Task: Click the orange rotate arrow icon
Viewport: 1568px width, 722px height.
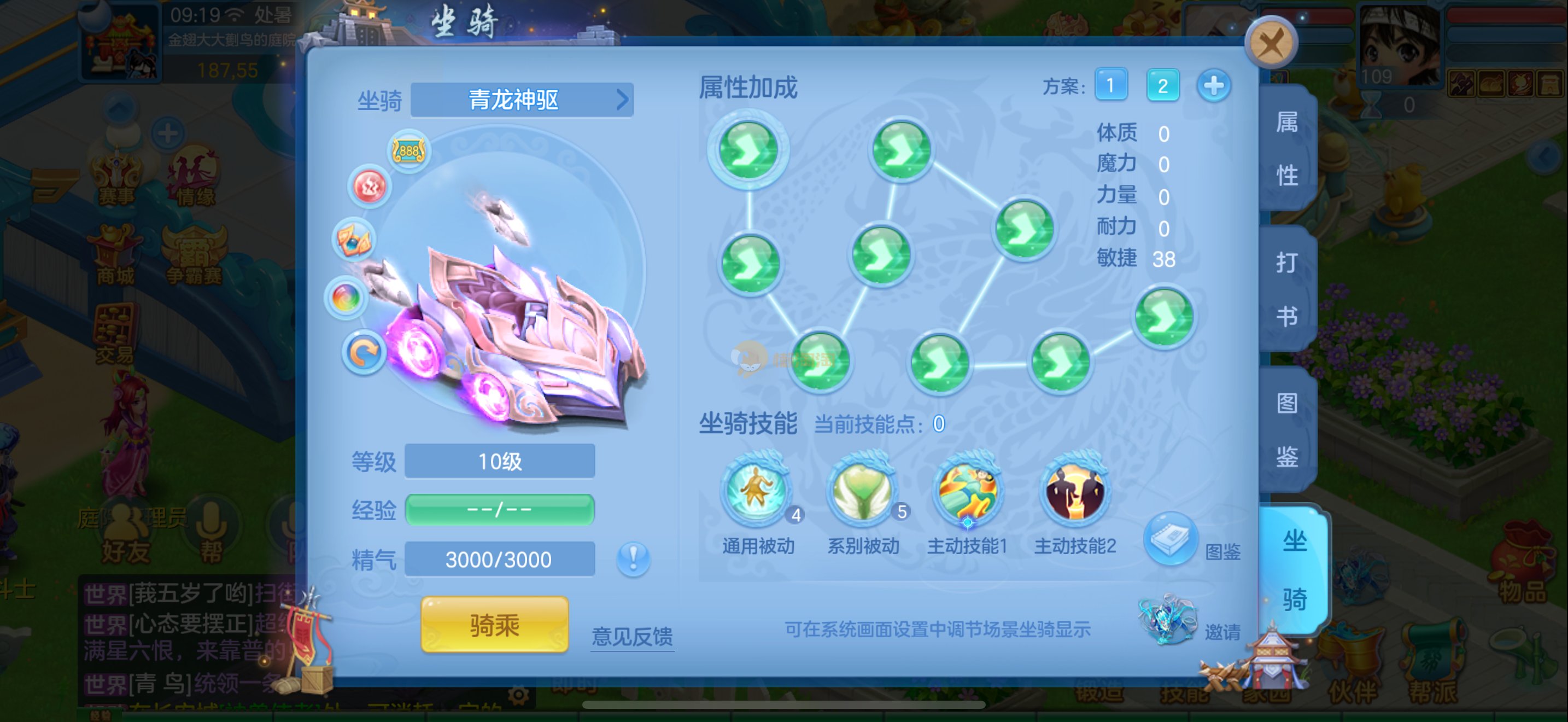Action: point(364,353)
